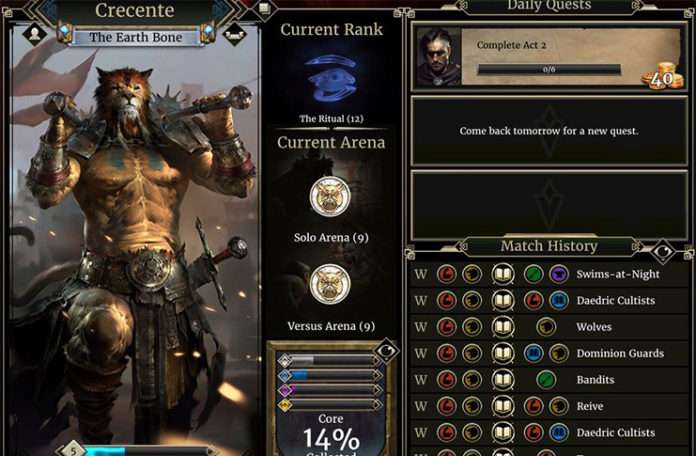The image size is (696, 456).
Task: Open the card back icon beside the title
Action: click(235, 35)
